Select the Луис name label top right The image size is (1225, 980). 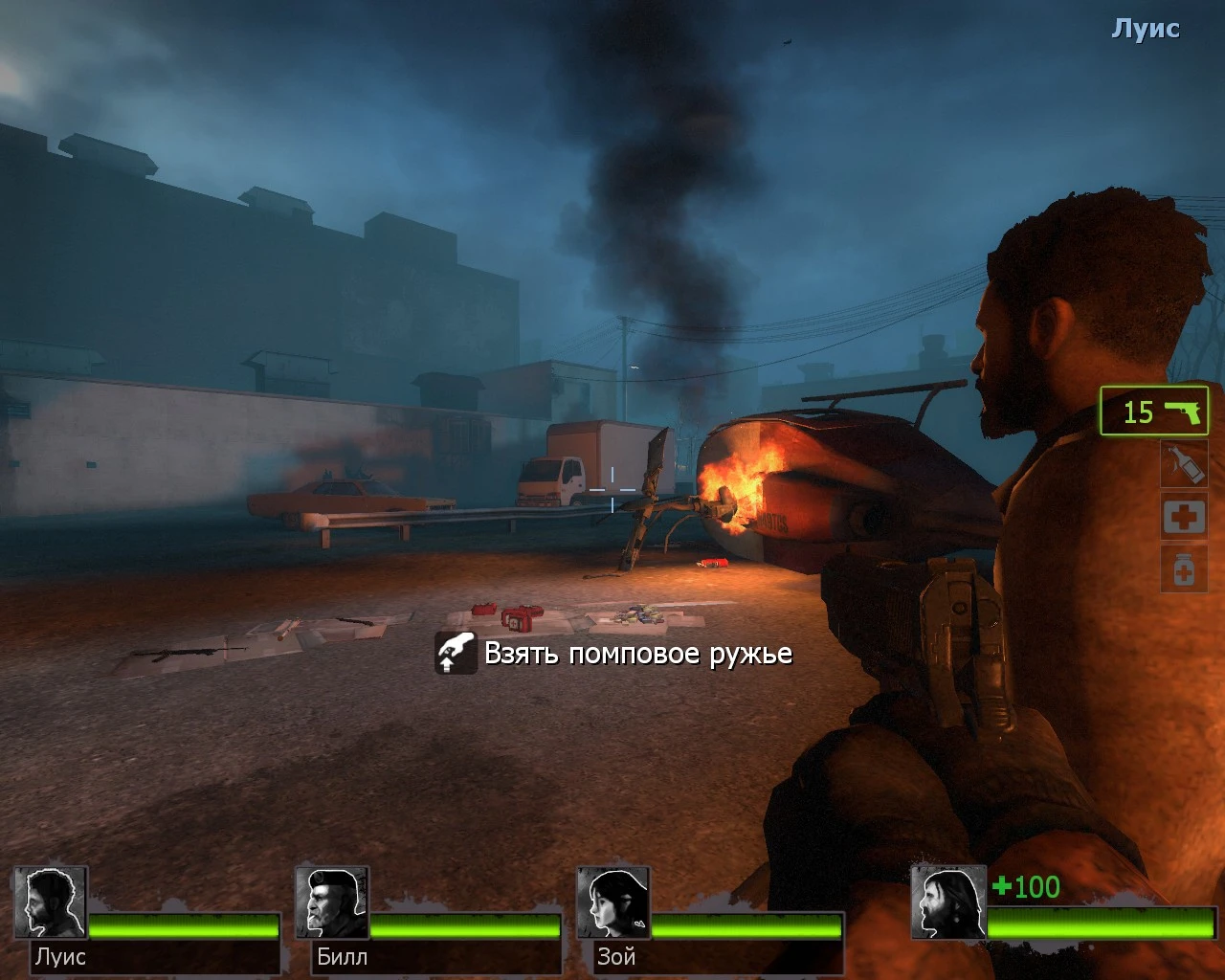click(x=1145, y=28)
